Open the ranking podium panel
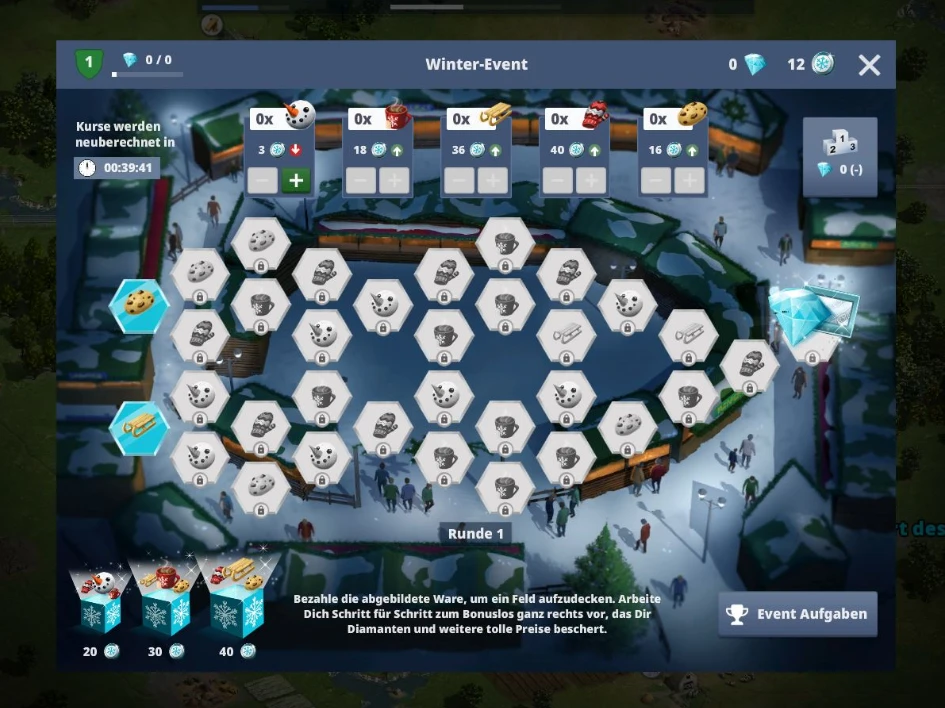This screenshot has height=708, width=945. pyautogui.click(x=840, y=155)
